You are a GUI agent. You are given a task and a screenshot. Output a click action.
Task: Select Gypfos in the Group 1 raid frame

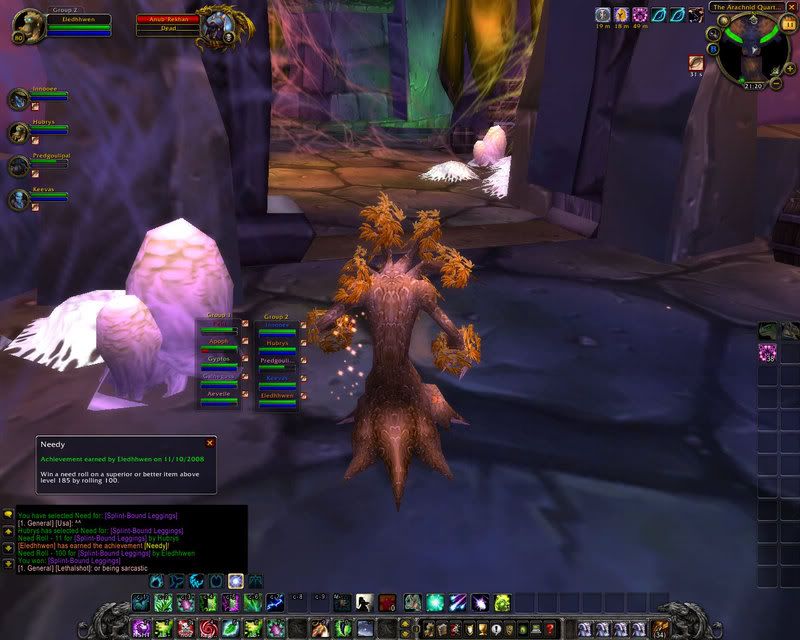click(218, 358)
